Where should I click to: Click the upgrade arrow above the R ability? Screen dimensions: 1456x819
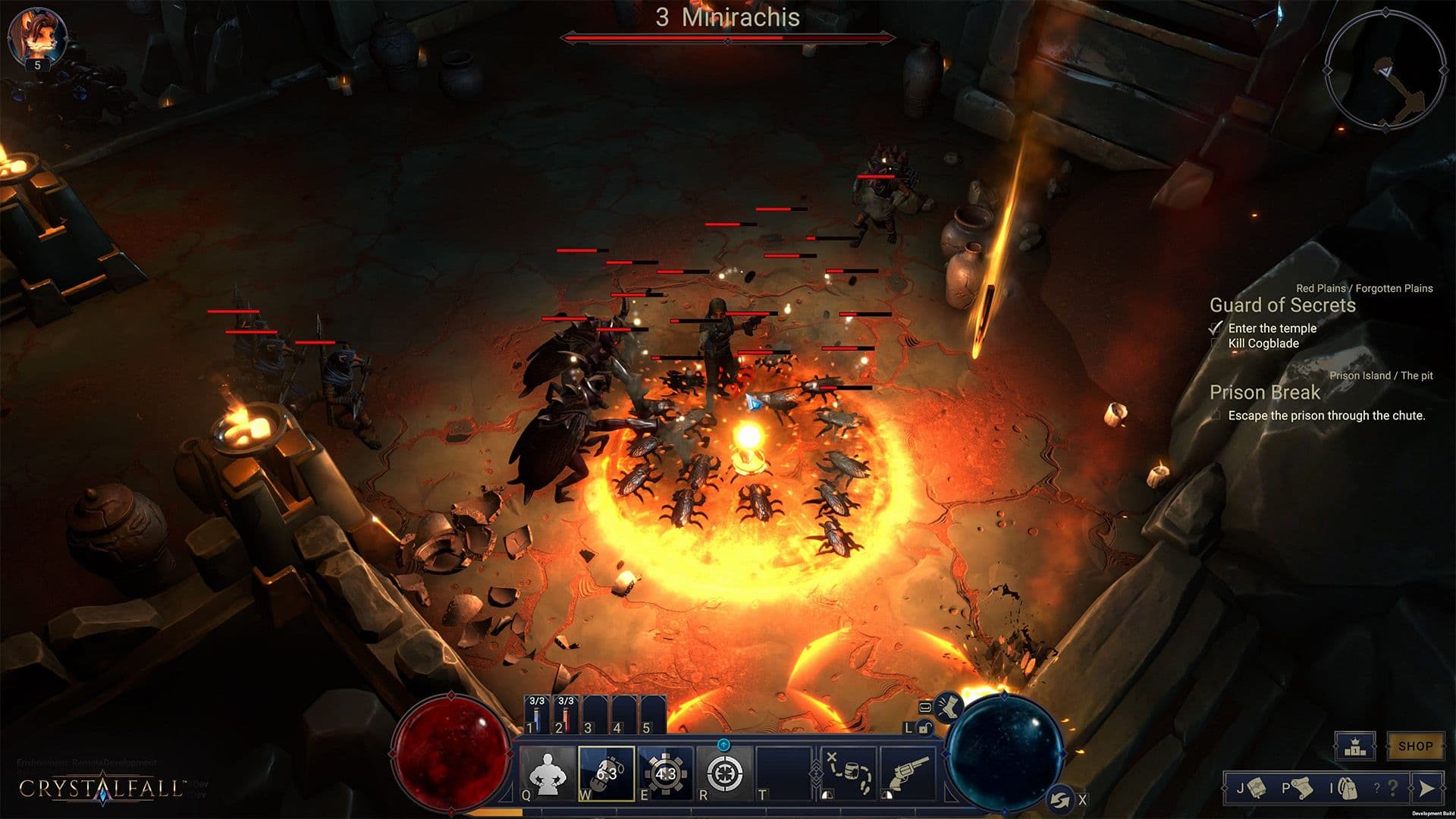point(724,745)
